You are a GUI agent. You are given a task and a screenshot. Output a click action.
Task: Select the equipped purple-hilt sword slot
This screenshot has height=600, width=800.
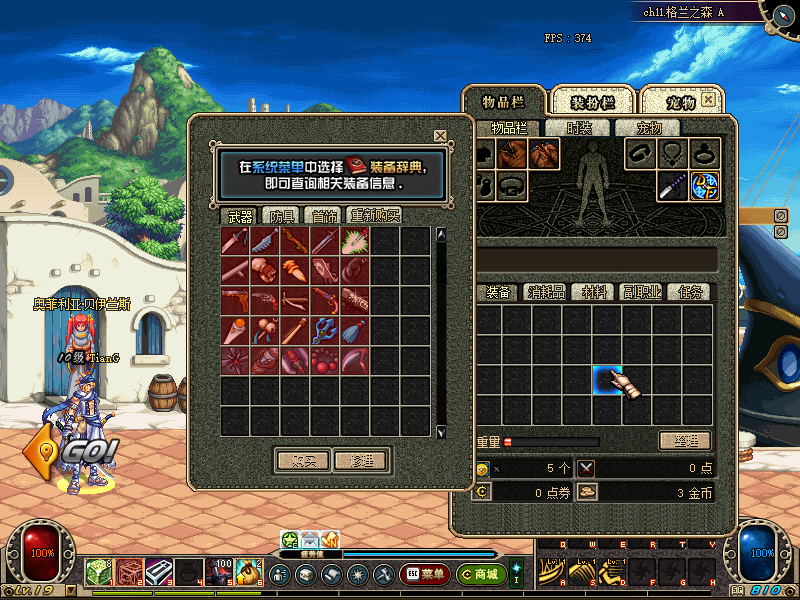click(672, 186)
